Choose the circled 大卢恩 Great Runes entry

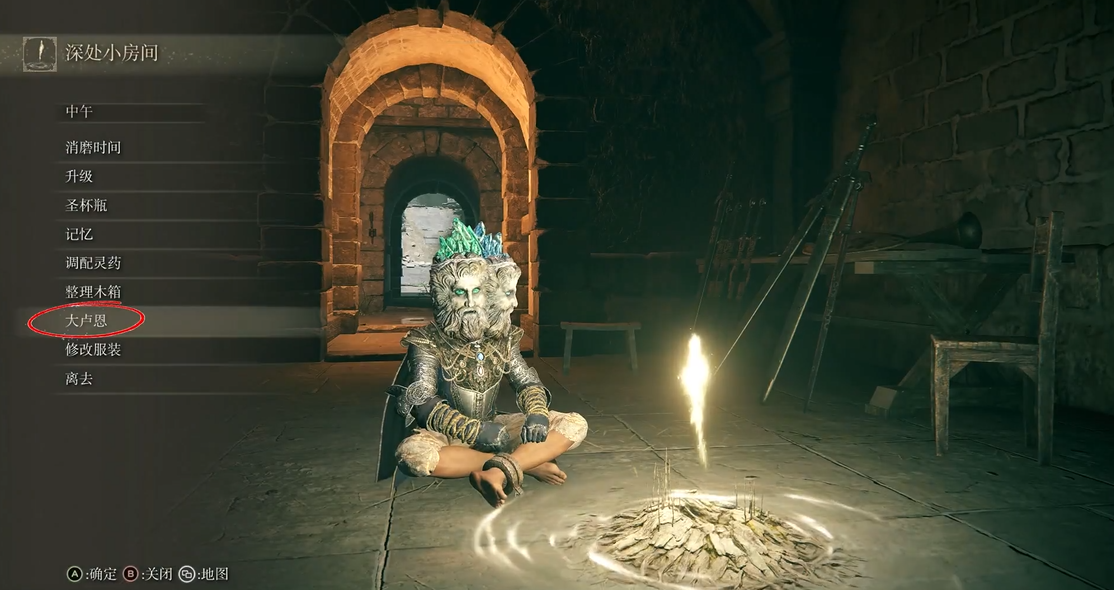[x=86, y=321]
